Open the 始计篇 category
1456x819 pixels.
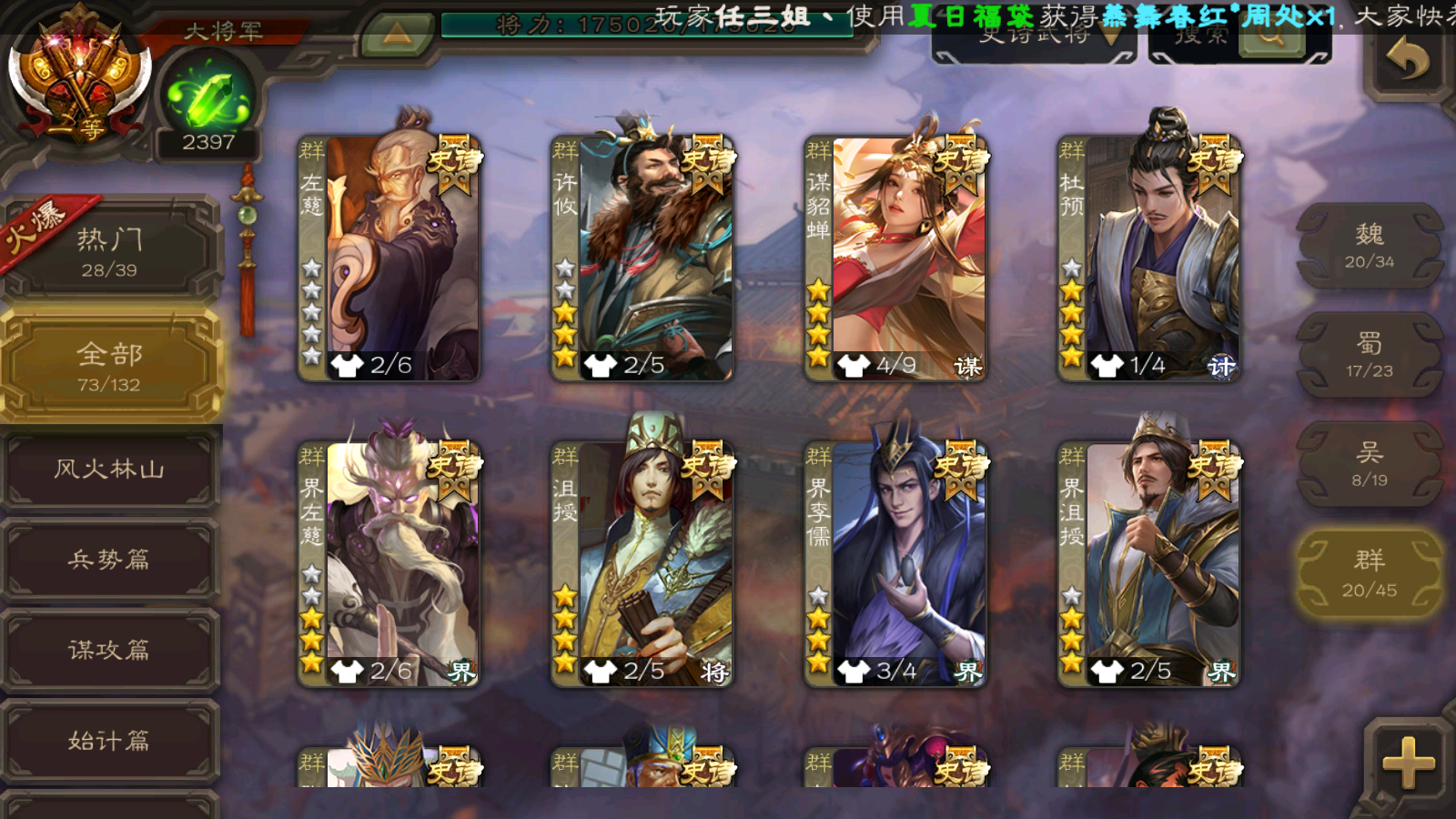click(x=109, y=741)
